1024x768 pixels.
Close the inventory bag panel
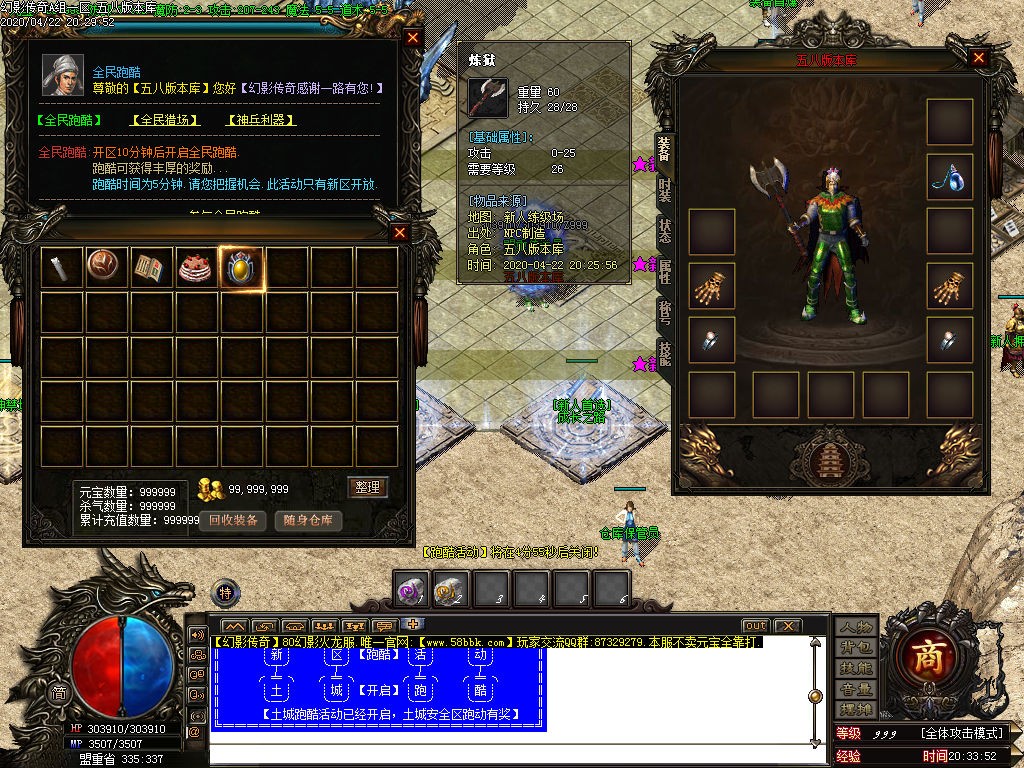pos(400,233)
